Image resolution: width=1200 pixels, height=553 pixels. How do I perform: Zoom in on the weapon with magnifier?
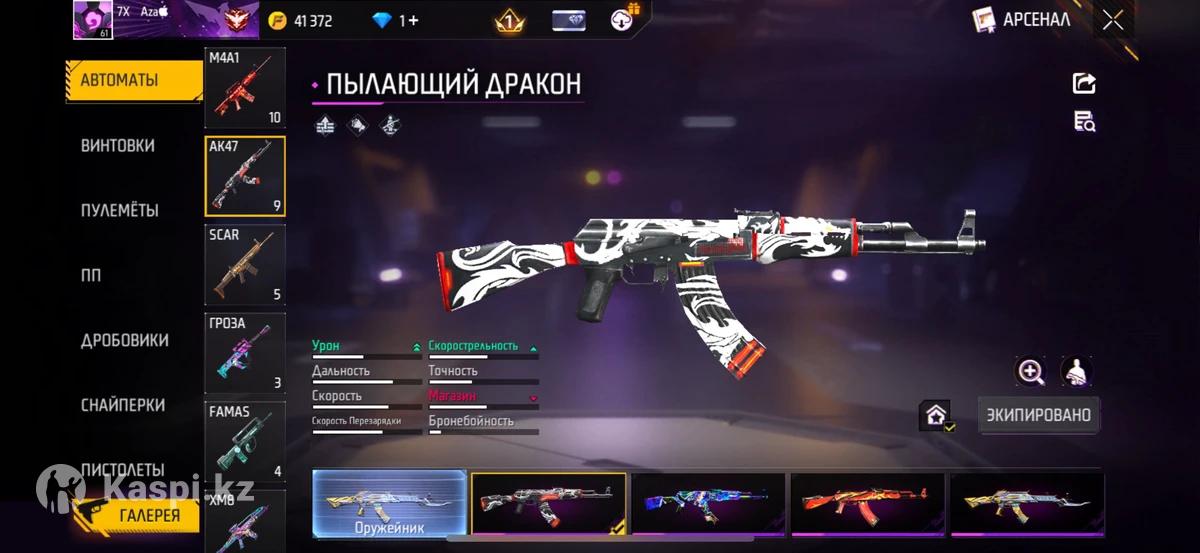pyautogui.click(x=1030, y=372)
